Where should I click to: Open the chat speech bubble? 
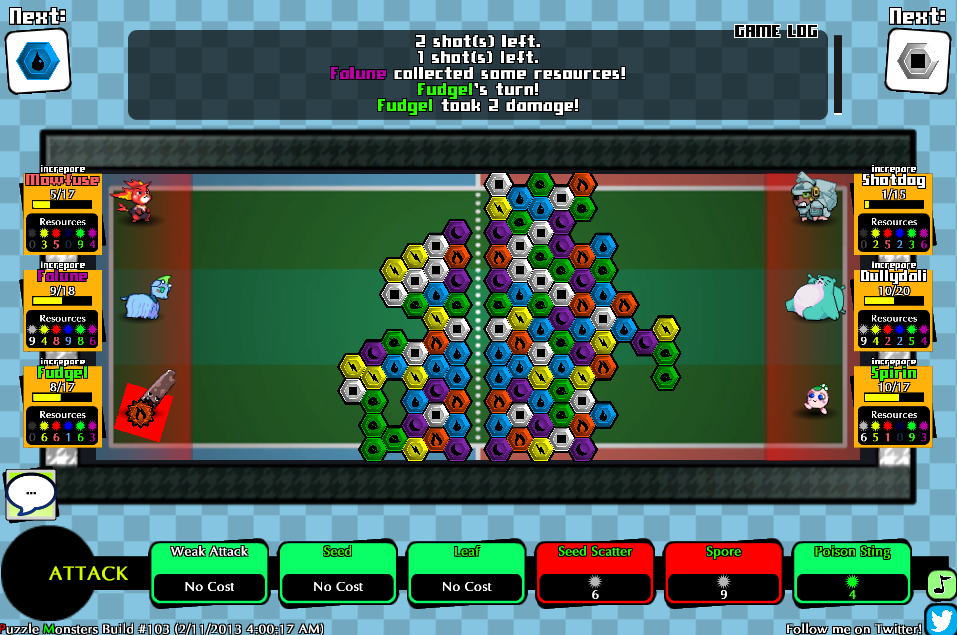tap(31, 494)
